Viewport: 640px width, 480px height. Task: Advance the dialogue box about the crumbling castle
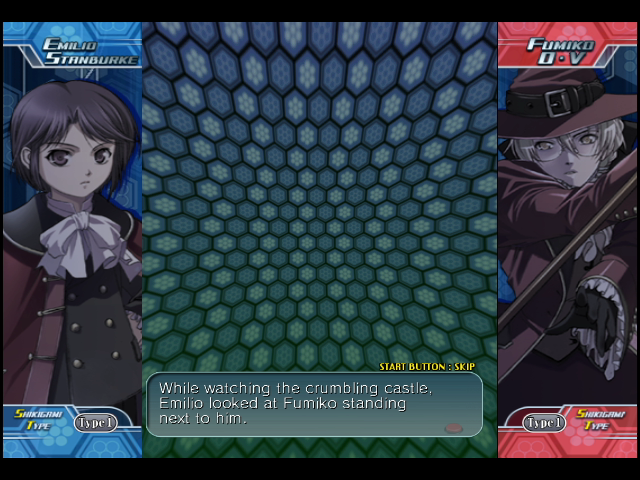pos(314,404)
